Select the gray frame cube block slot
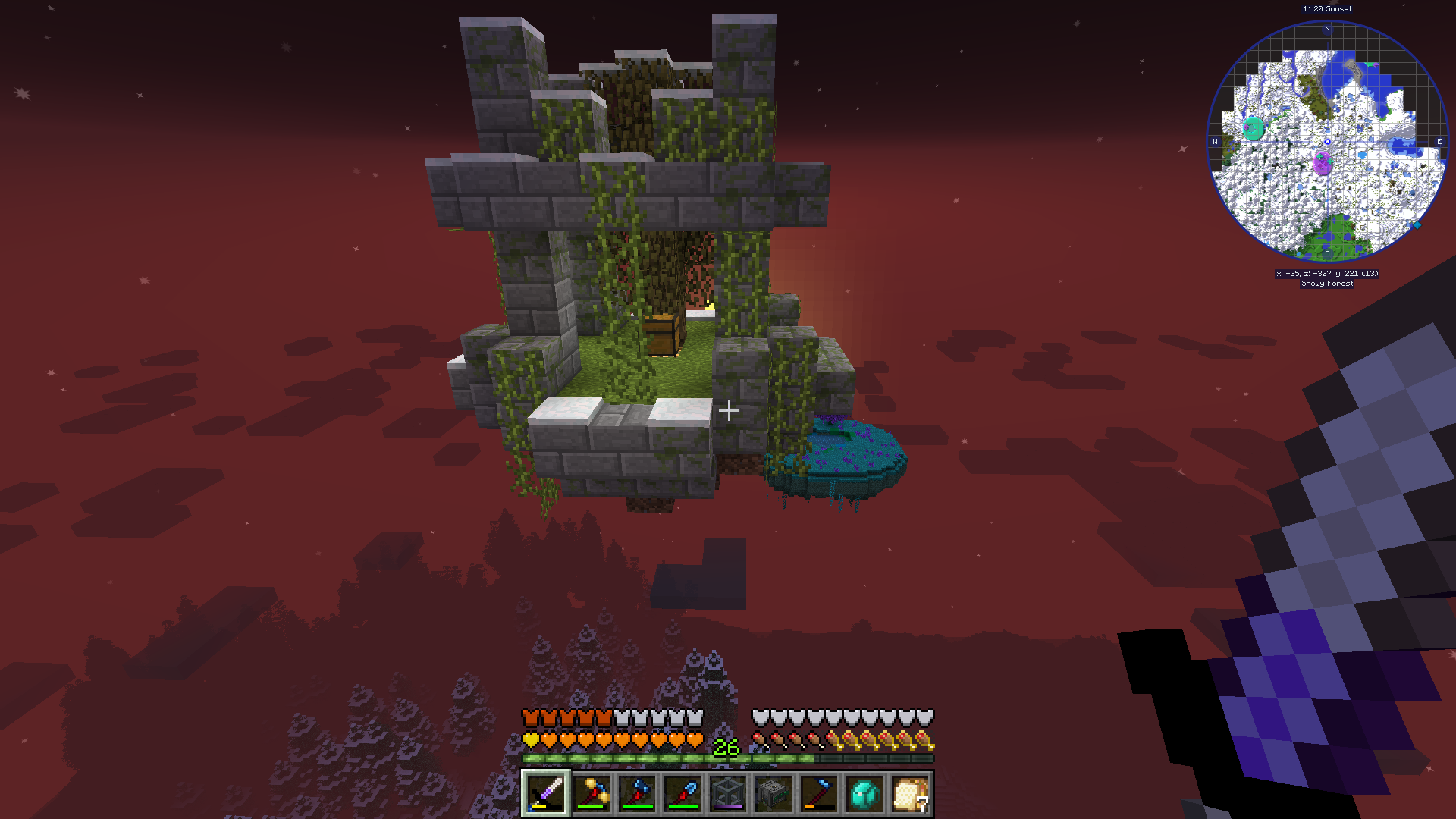Image resolution: width=1456 pixels, height=819 pixels. (x=728, y=794)
